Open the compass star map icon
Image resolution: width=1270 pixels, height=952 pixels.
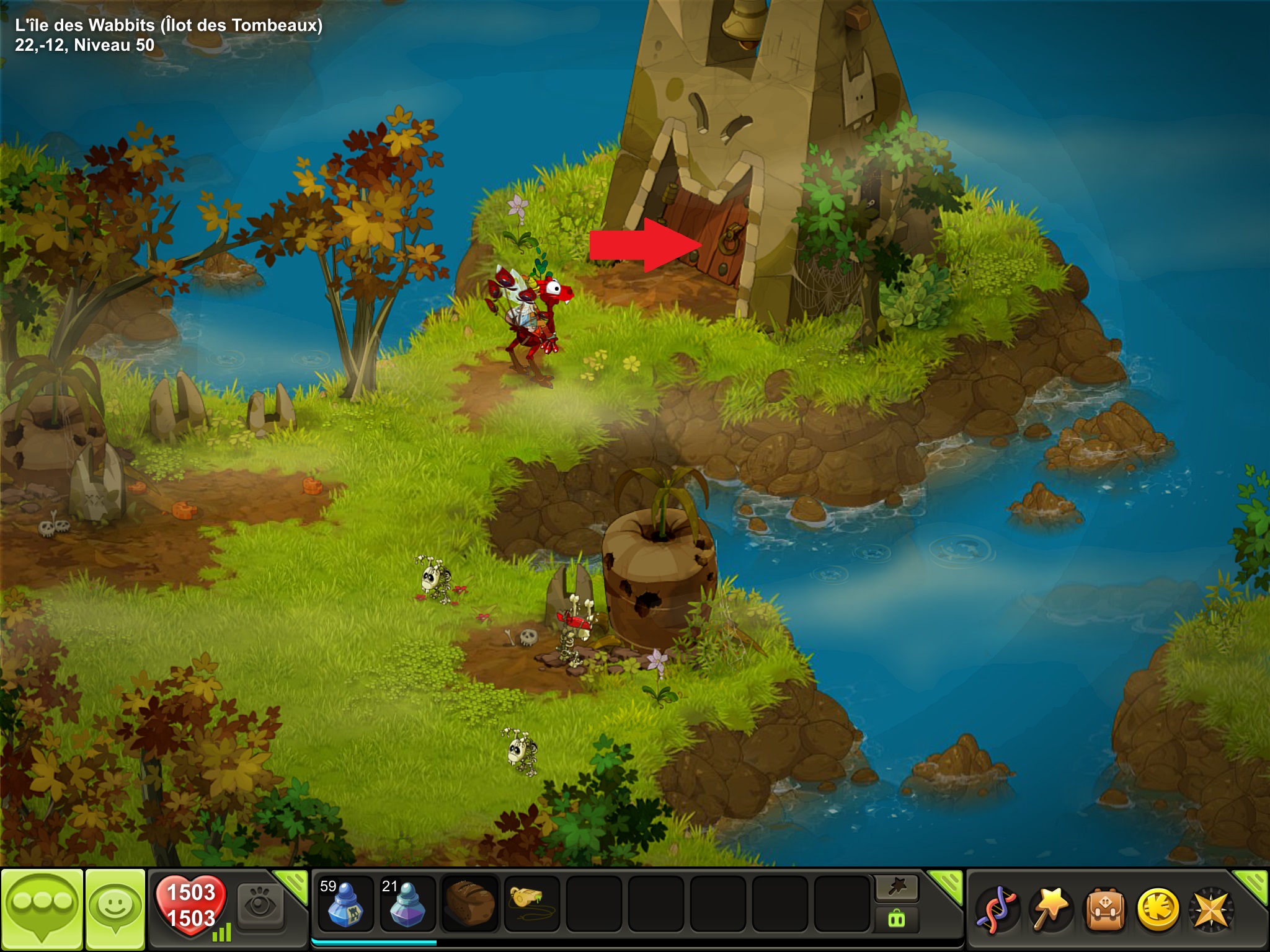tap(1210, 910)
